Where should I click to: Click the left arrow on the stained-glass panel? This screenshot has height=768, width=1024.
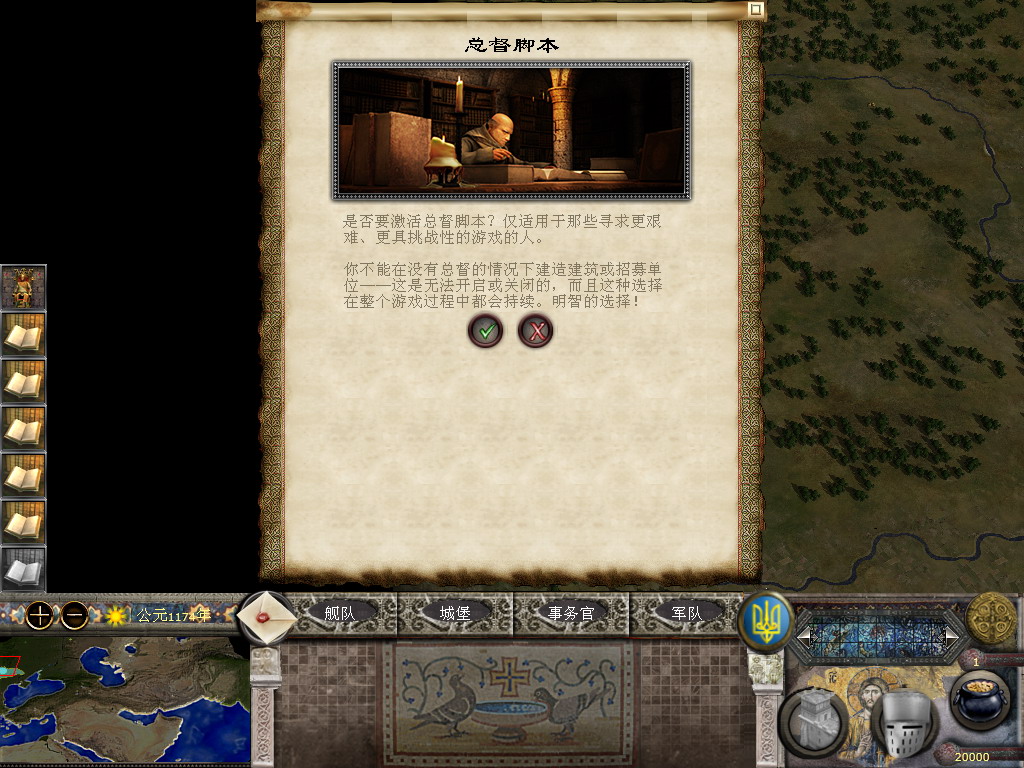(803, 635)
